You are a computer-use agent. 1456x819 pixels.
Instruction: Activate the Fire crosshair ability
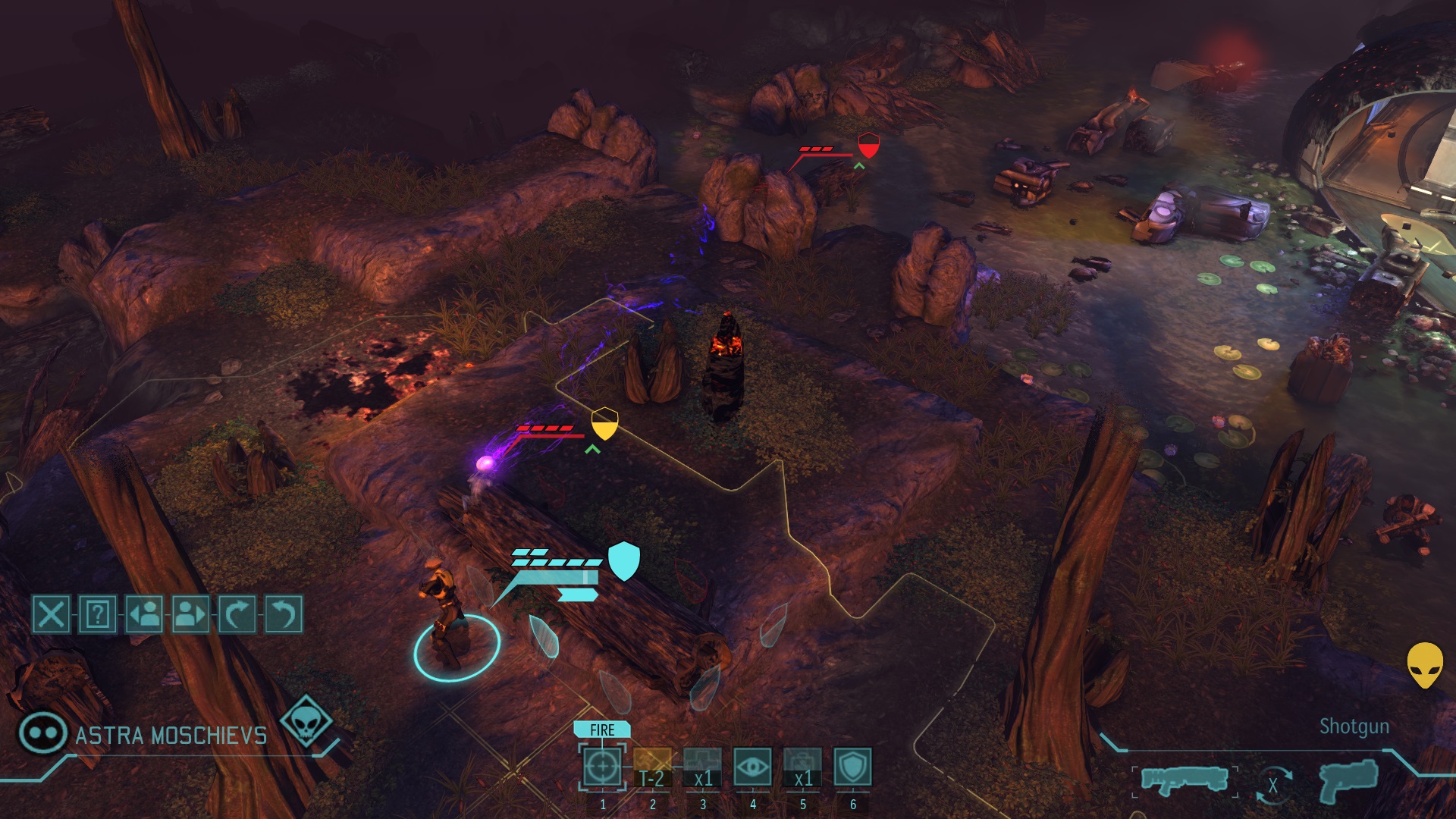click(x=602, y=767)
